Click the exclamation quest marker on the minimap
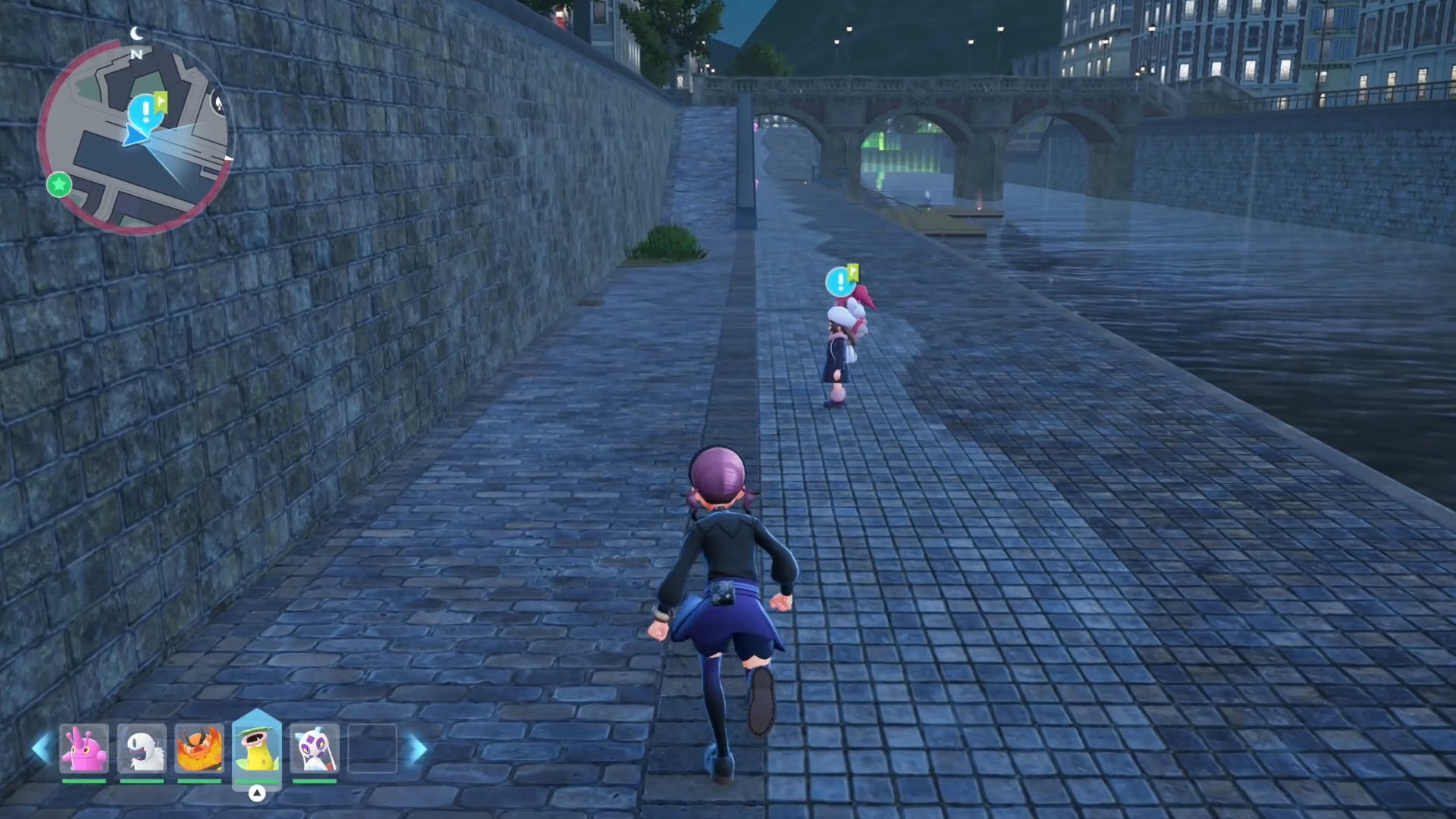The height and width of the screenshot is (819, 1456). [x=144, y=111]
